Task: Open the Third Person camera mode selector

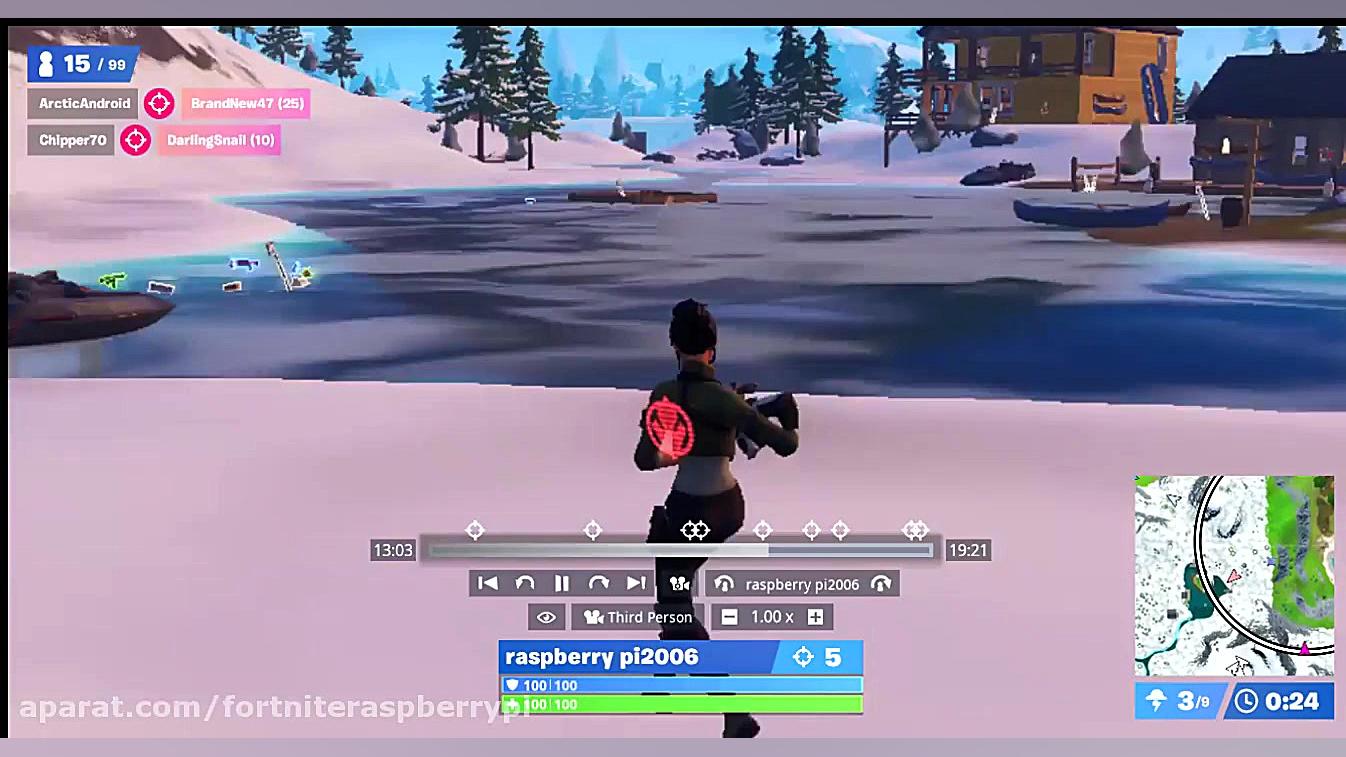Action: (637, 617)
